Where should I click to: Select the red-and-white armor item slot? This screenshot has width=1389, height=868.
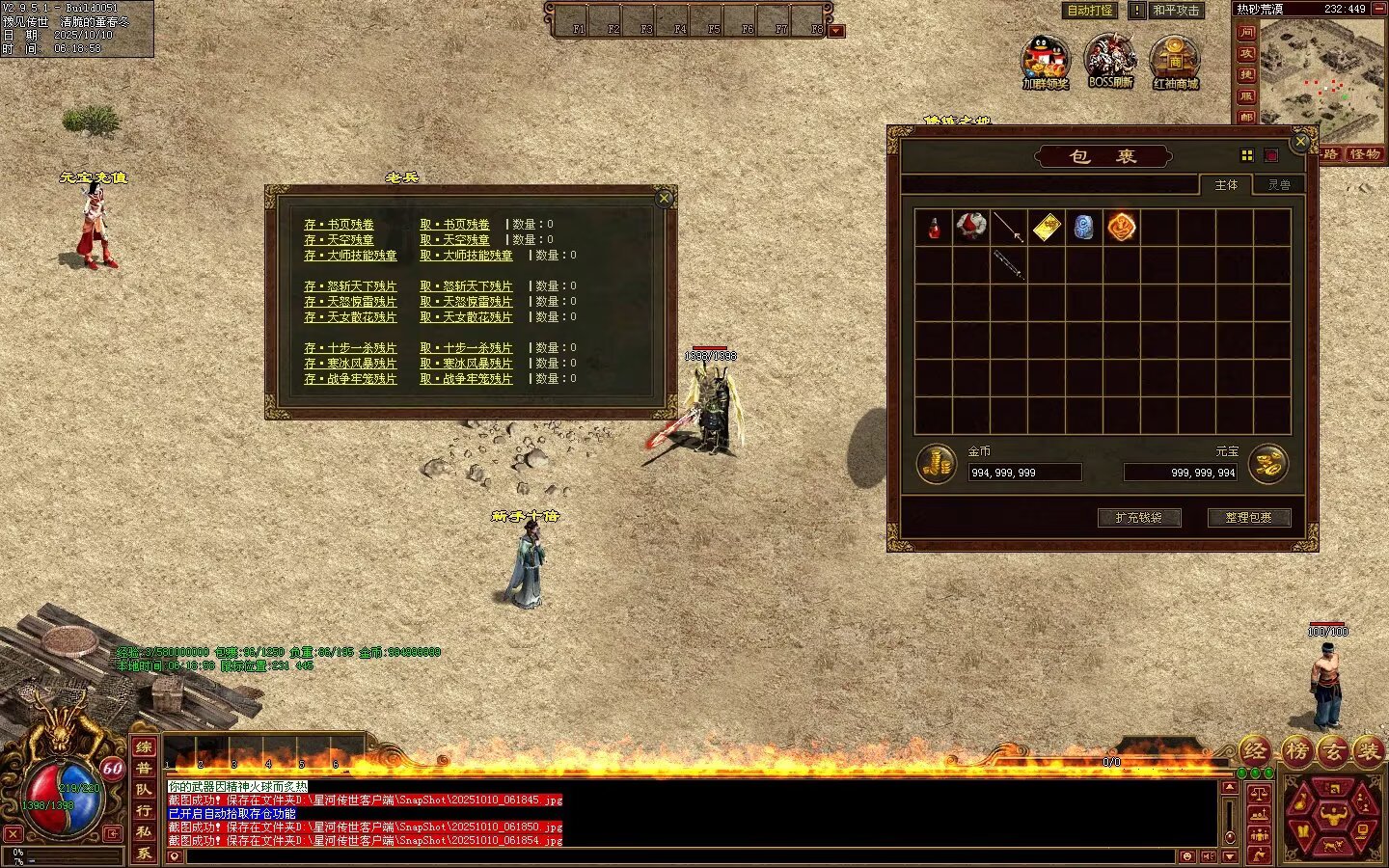[x=971, y=228]
